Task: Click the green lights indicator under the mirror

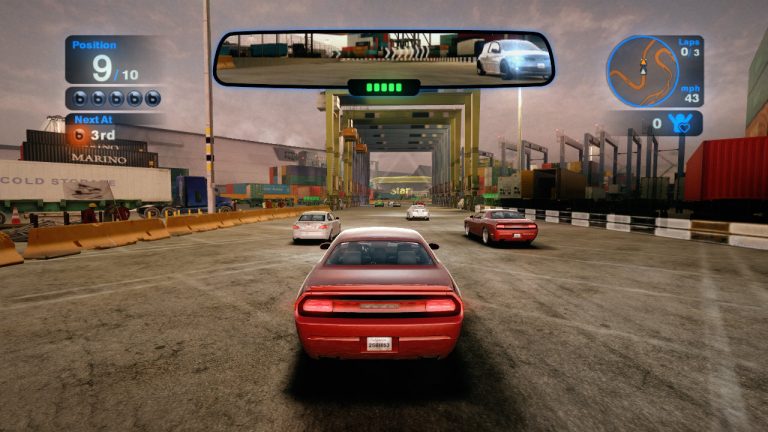Action: [384, 88]
